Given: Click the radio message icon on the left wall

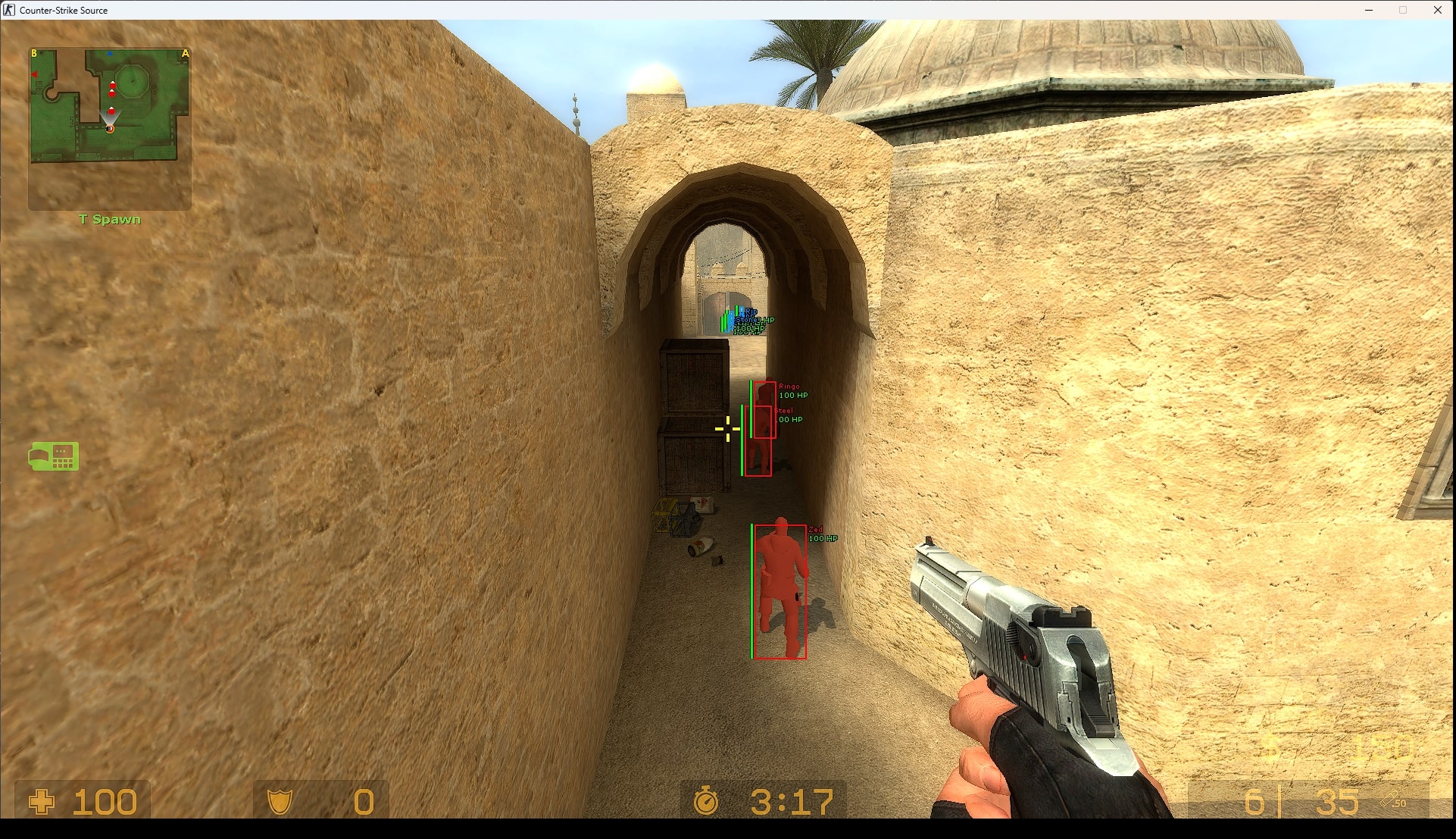Looking at the screenshot, I should [x=54, y=457].
